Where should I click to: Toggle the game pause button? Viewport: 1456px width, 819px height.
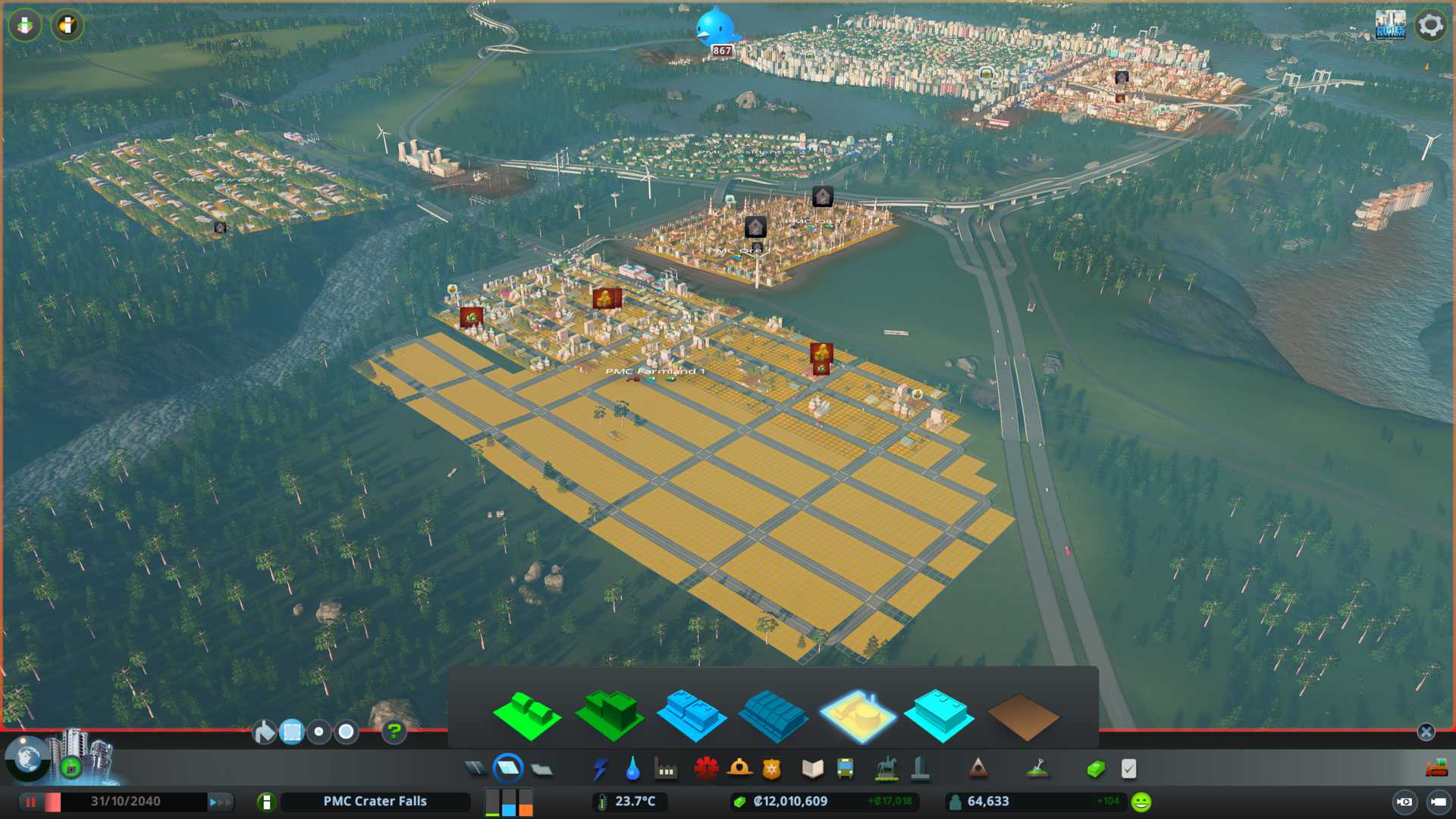tap(31, 802)
